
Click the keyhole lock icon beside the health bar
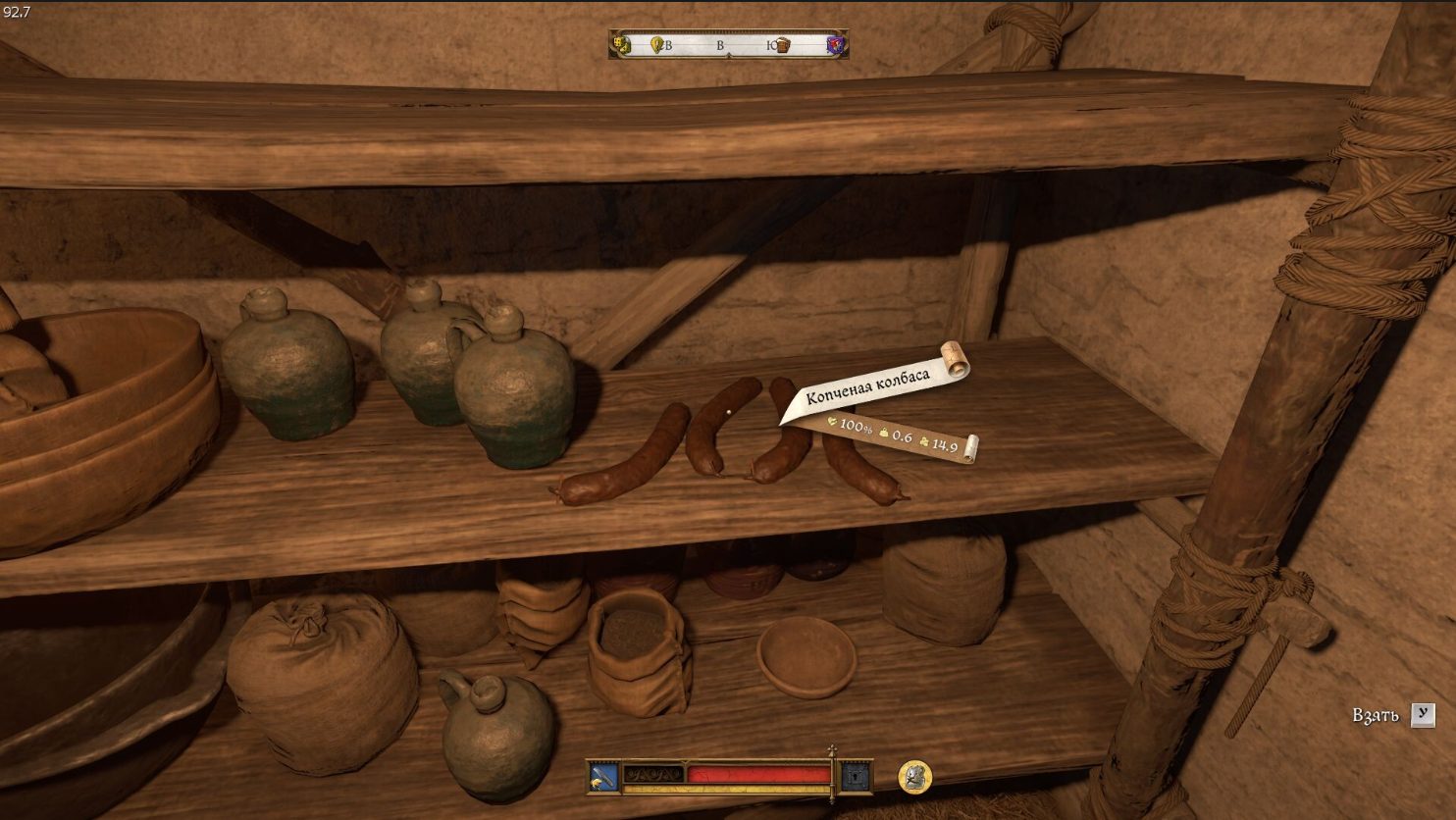[x=857, y=777]
